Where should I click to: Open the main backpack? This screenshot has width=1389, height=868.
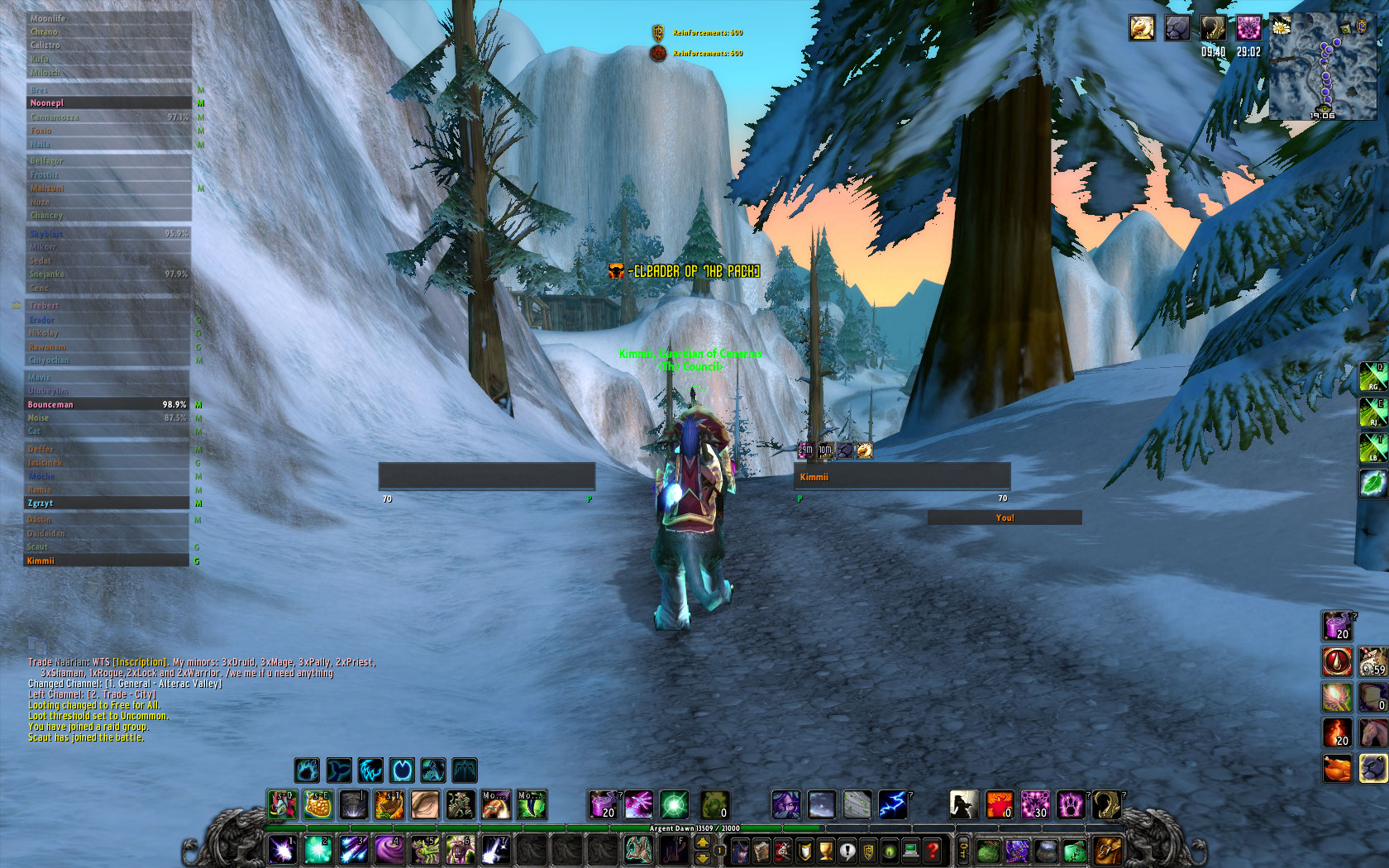(x=1107, y=850)
